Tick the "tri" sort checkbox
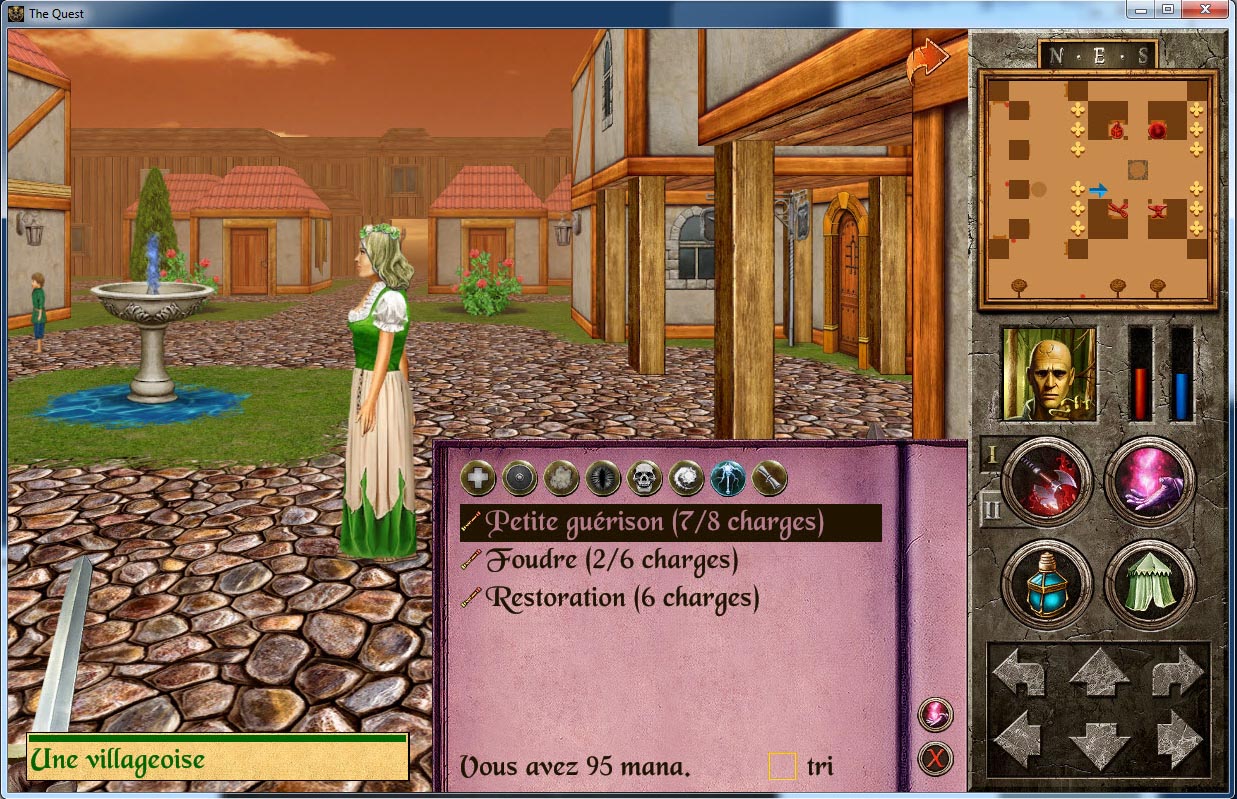 [x=781, y=766]
